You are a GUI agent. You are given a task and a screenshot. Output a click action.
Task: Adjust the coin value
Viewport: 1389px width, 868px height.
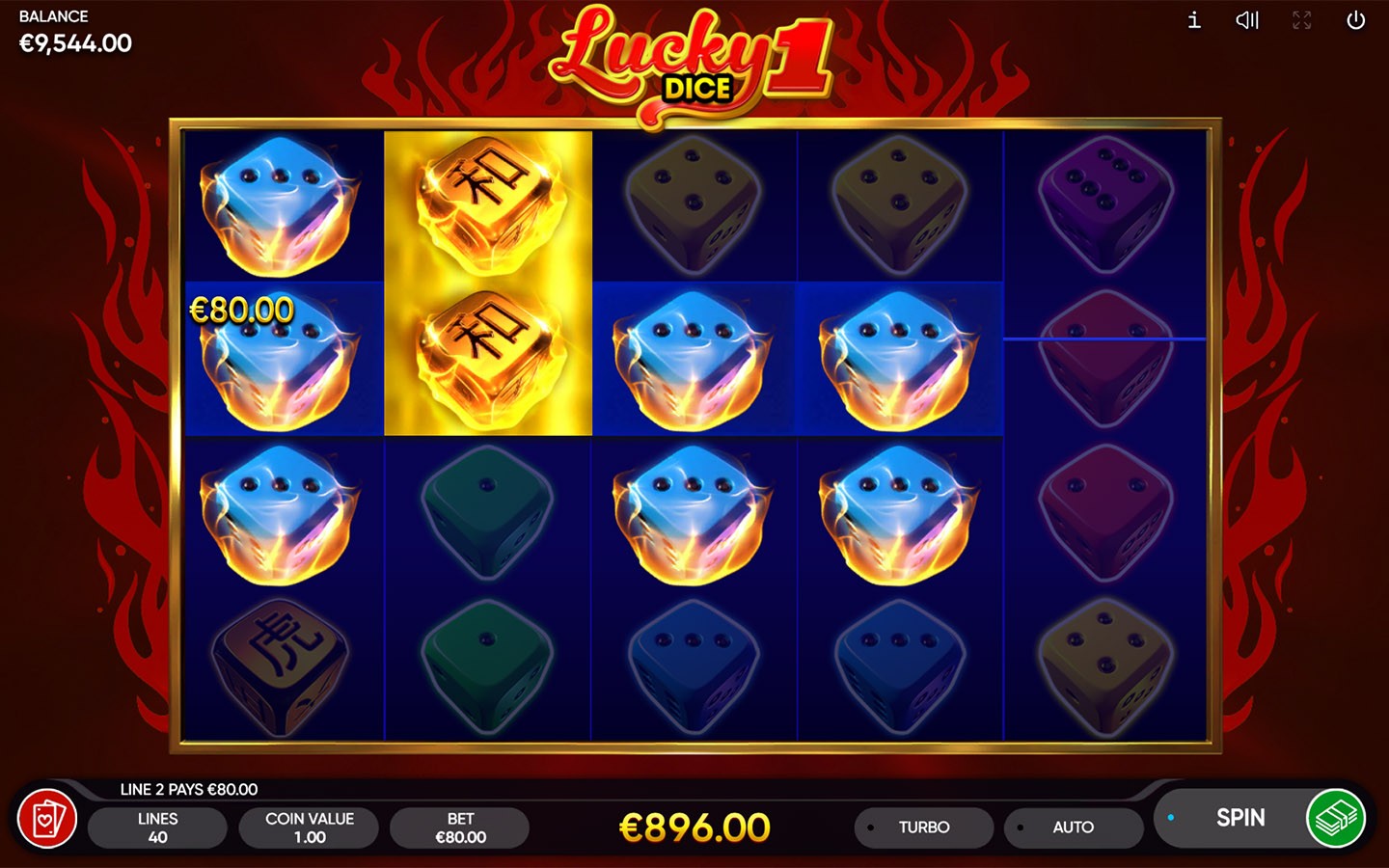point(310,827)
